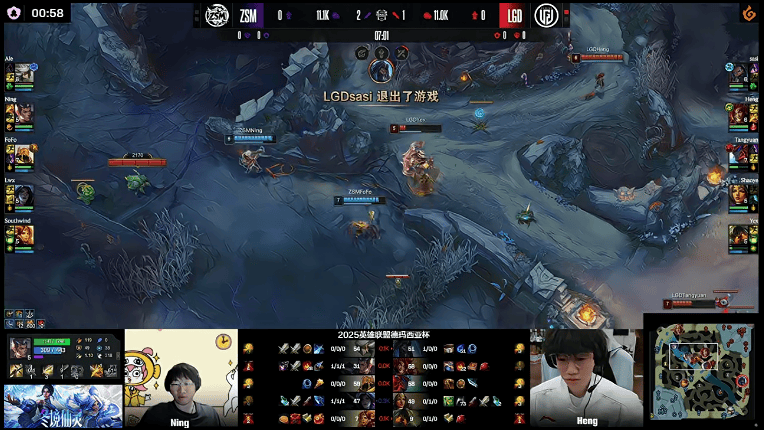Image resolution: width=764 pixels, height=430 pixels.
Task: Click the orange logo in the top-right corner
Action: (747, 13)
